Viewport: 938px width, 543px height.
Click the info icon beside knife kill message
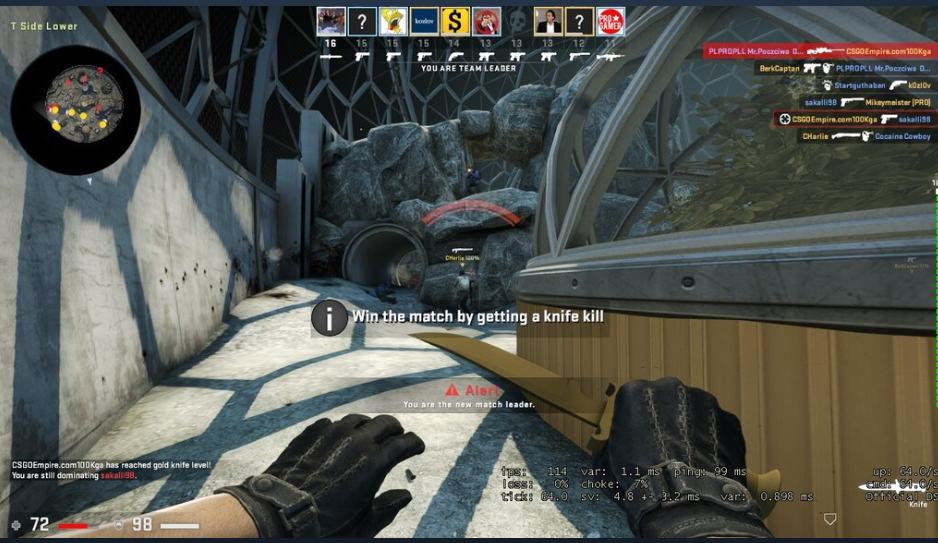329,317
